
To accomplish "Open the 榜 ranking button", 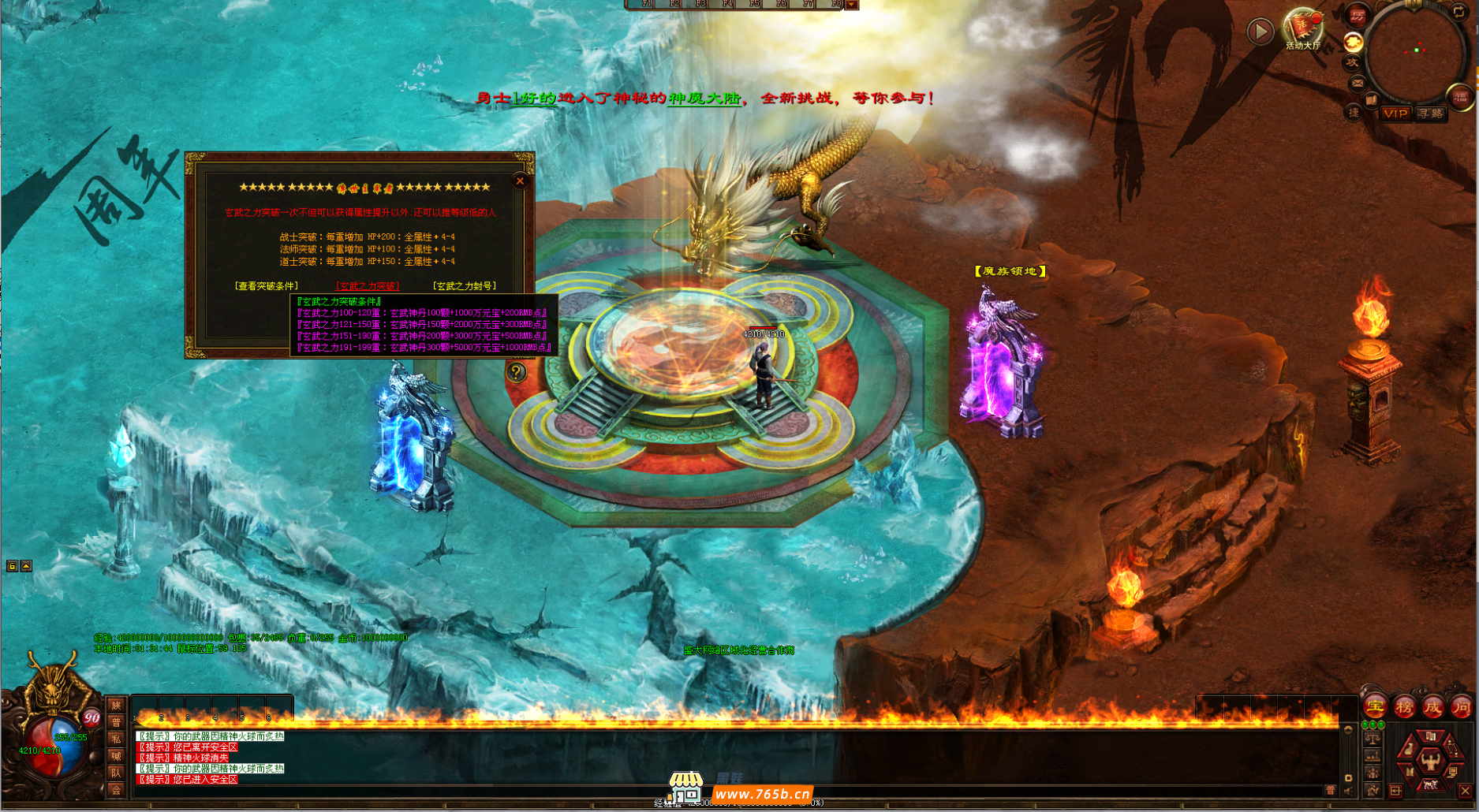I will 1404,707.
